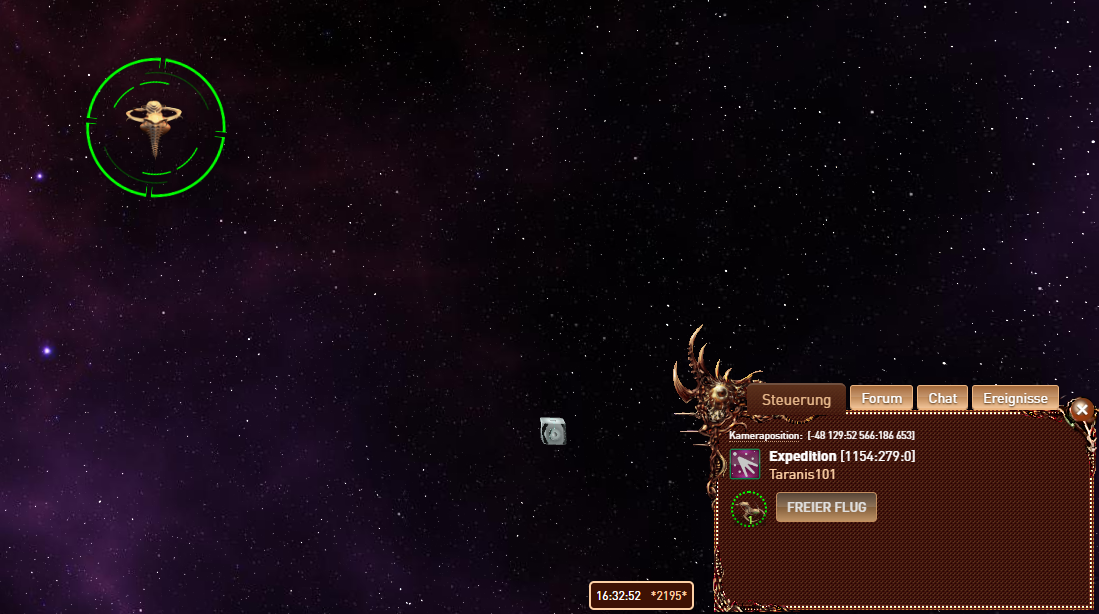Open the Forum tab
Viewport: 1099px width, 614px height.
click(882, 398)
